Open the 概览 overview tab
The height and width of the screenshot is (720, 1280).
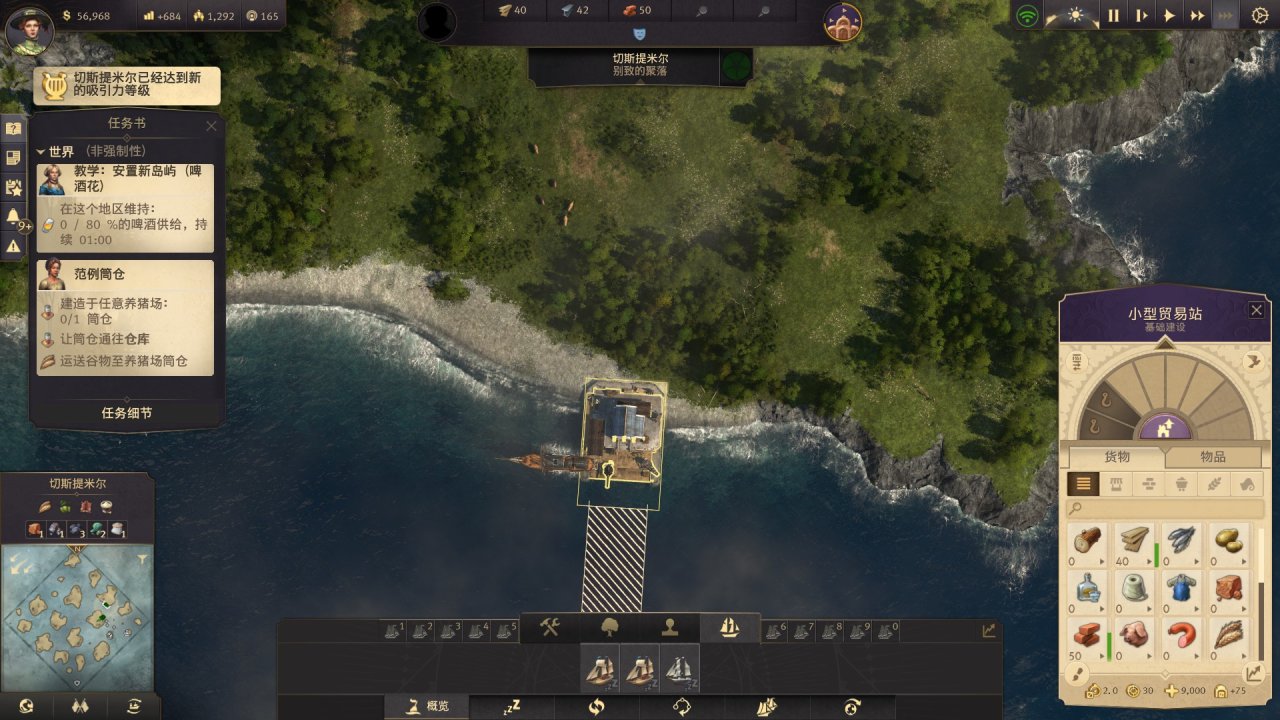[x=428, y=707]
